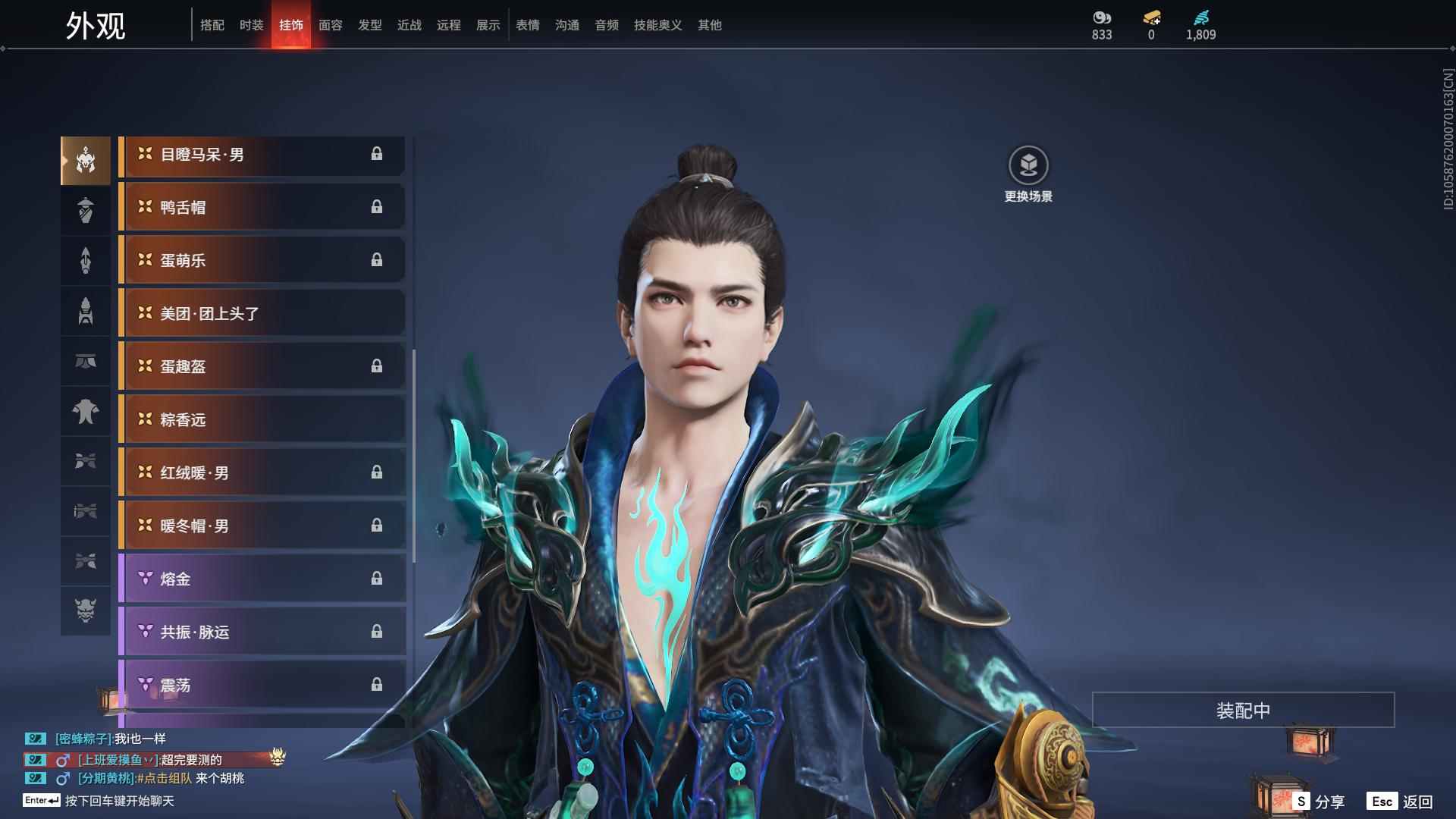The height and width of the screenshot is (819, 1456).
Task: Choose the selected headwear category icon
Action: pyautogui.click(x=86, y=160)
